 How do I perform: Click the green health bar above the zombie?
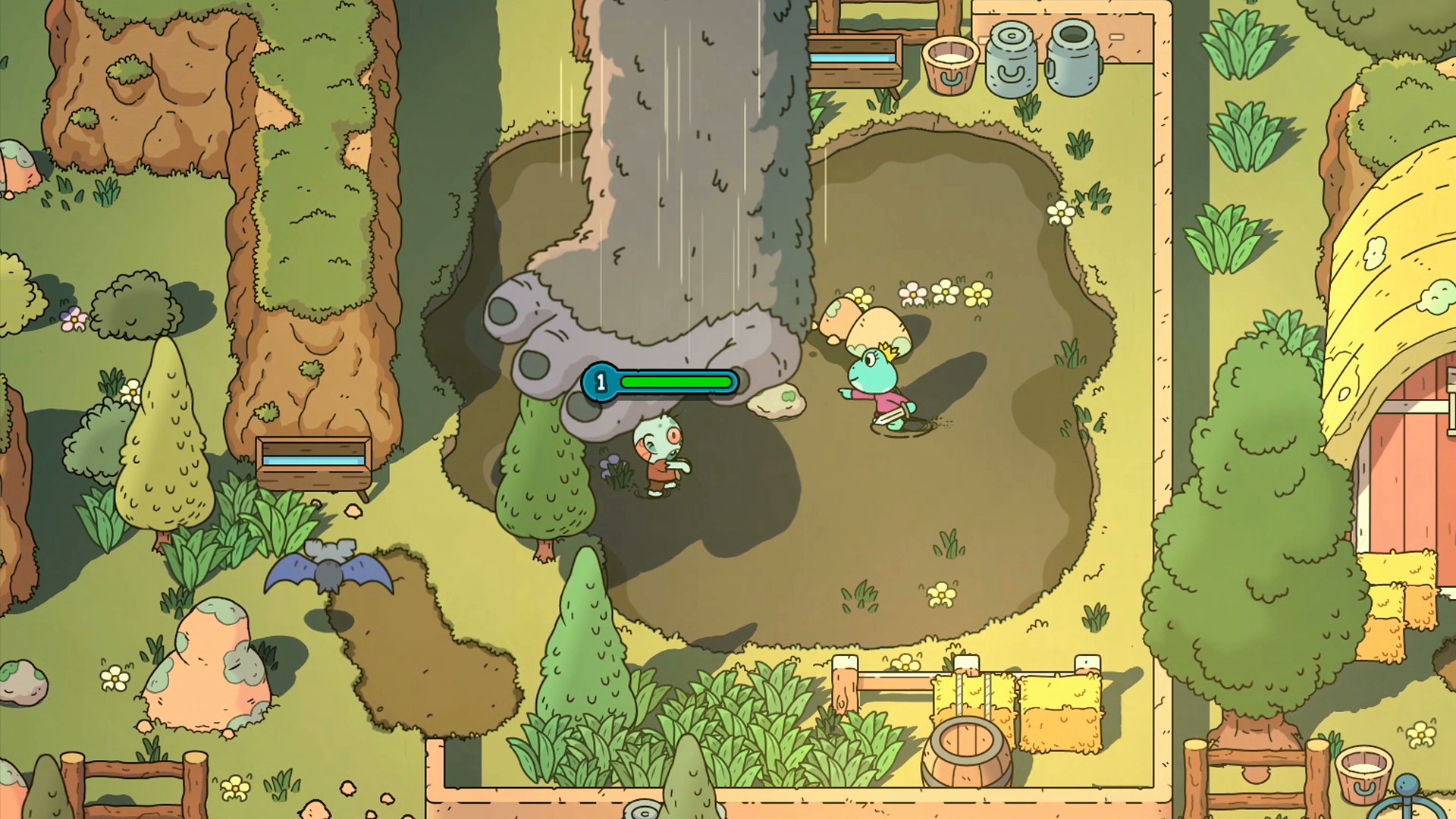(x=675, y=382)
